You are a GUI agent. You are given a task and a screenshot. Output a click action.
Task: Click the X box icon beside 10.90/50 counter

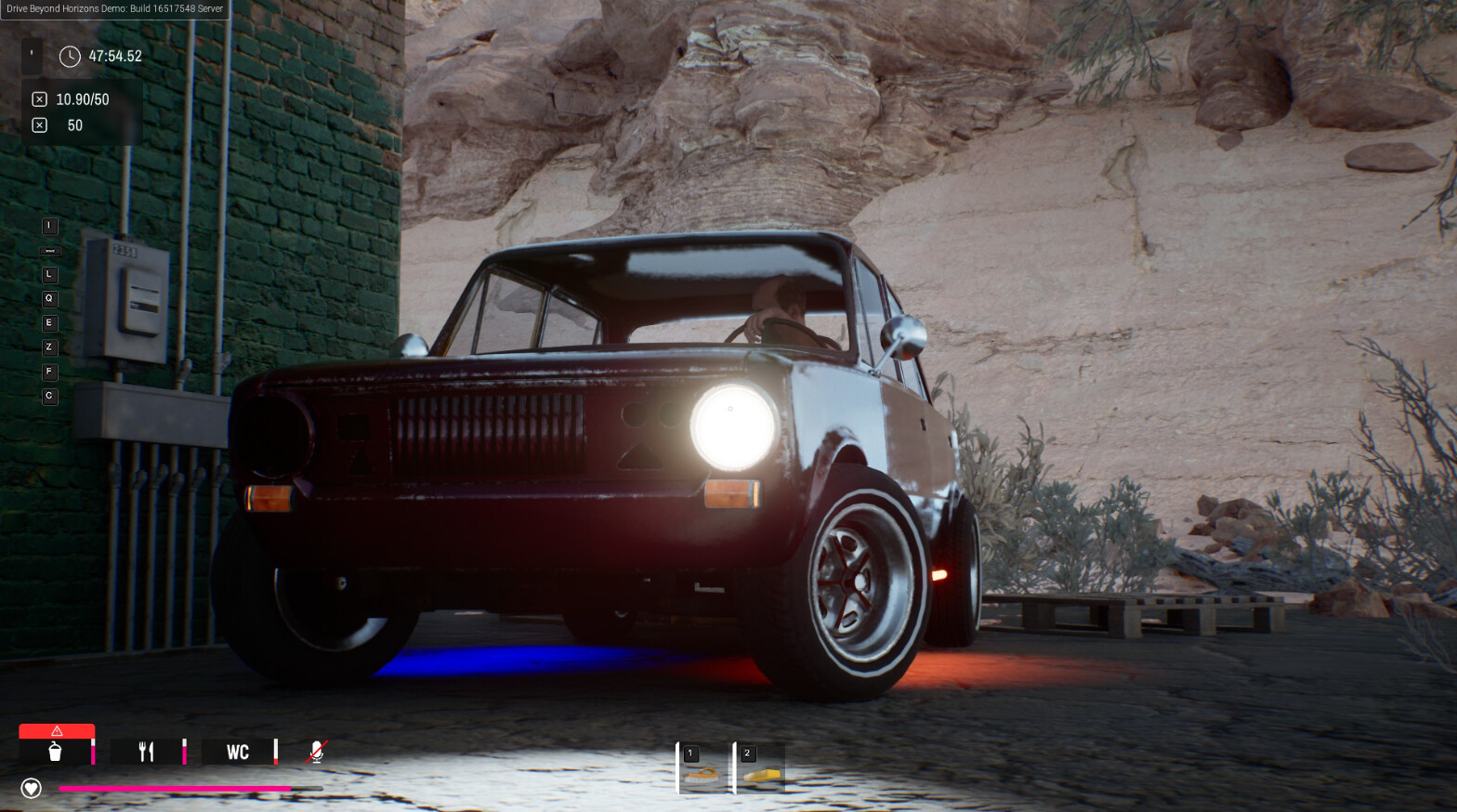point(39,98)
